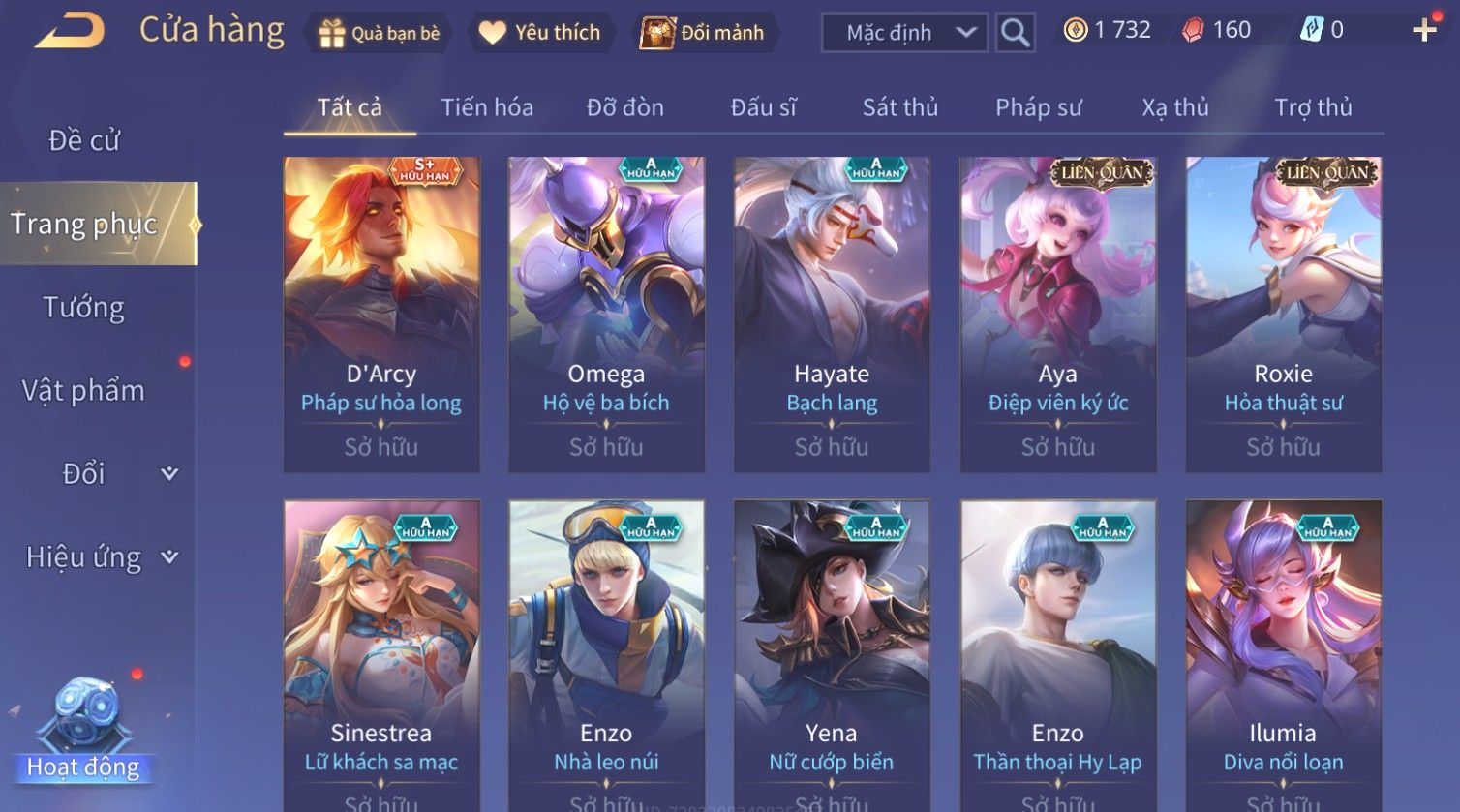
Task: Open the Đề cử shop section
Action: (84, 140)
